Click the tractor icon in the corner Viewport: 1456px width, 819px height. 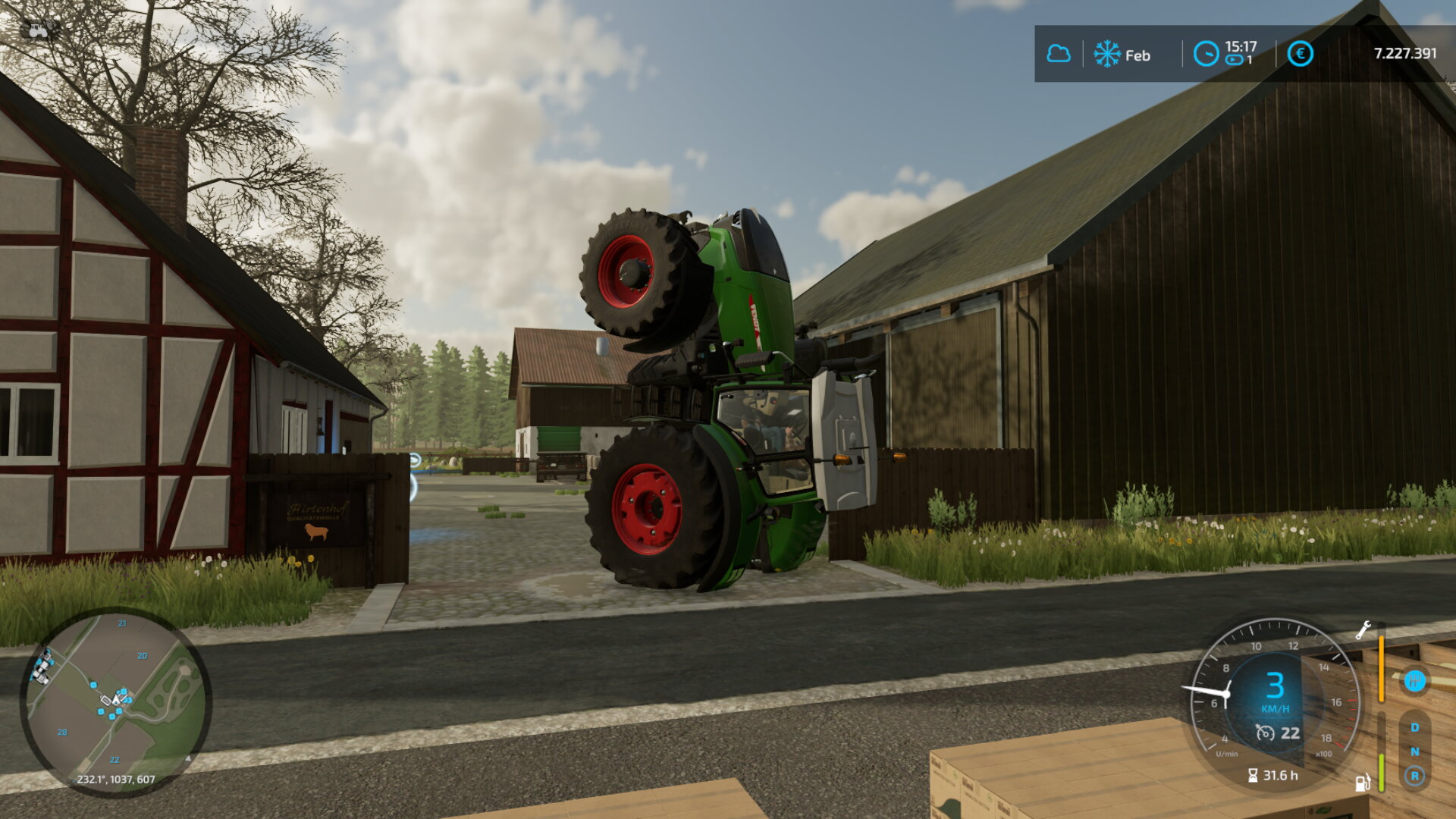pyautogui.click(x=38, y=29)
